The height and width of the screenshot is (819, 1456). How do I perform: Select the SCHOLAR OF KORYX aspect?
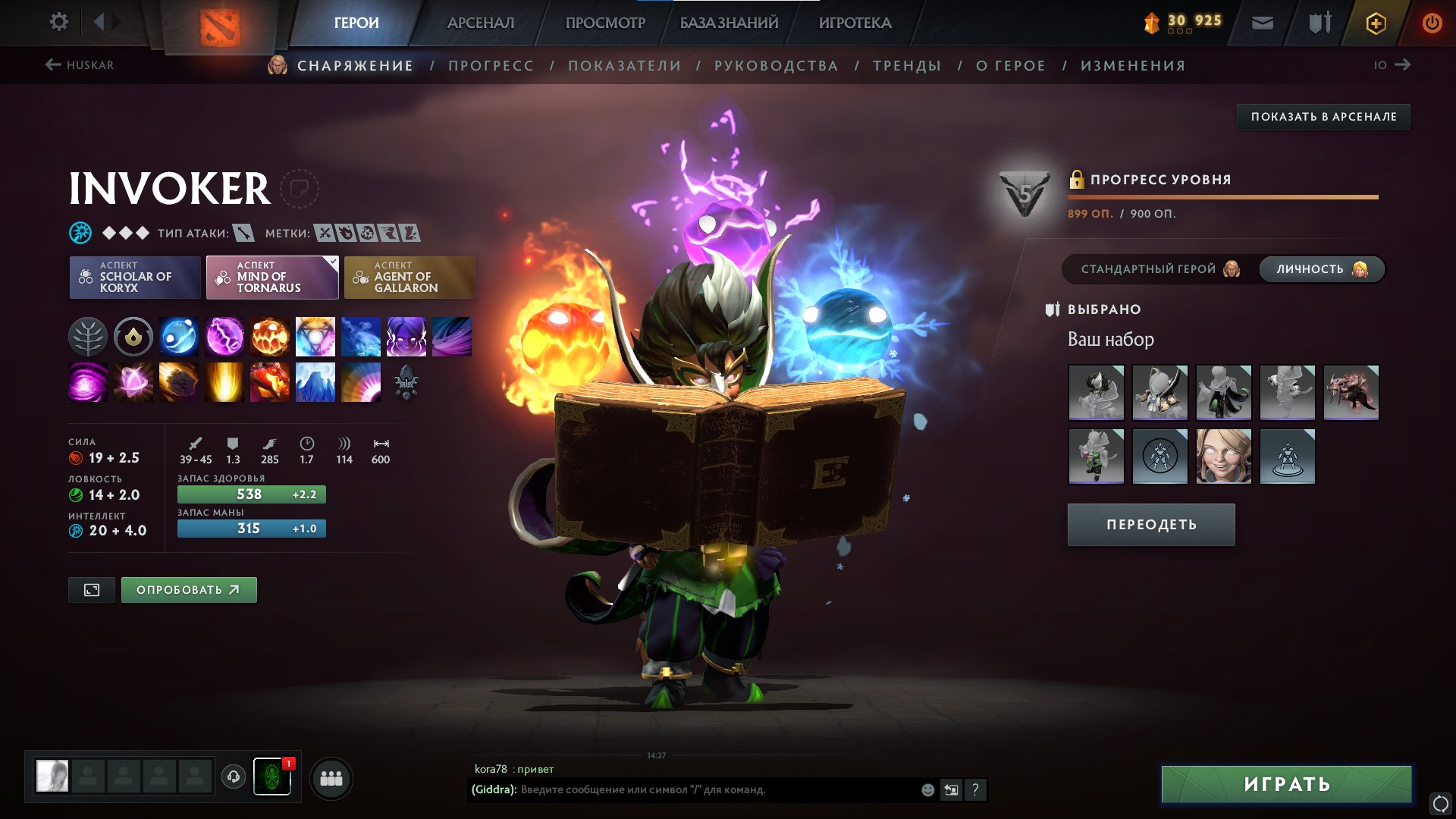coord(134,278)
